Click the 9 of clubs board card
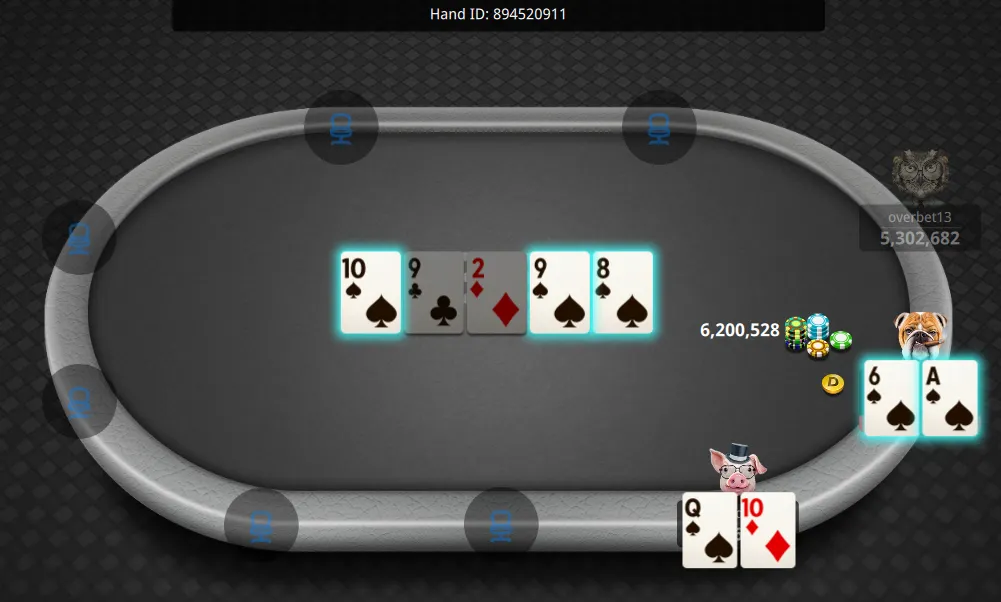 pos(434,292)
